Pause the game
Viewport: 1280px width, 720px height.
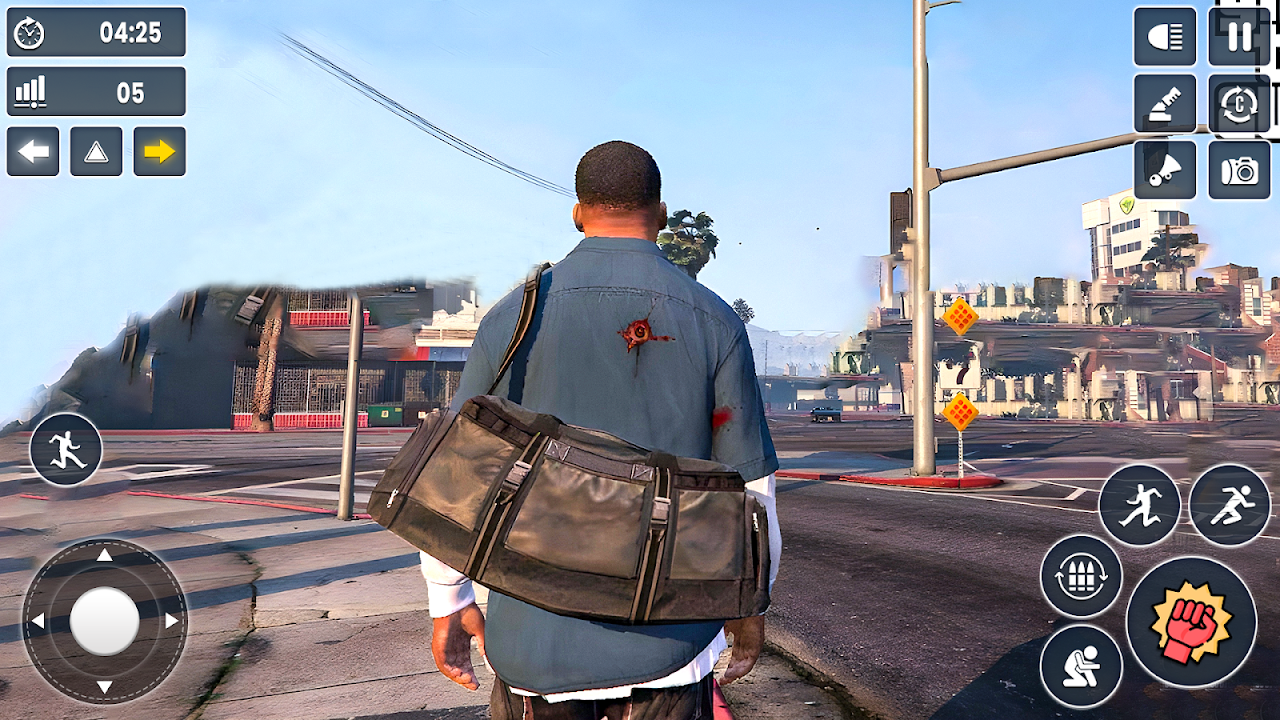[x=1239, y=37]
